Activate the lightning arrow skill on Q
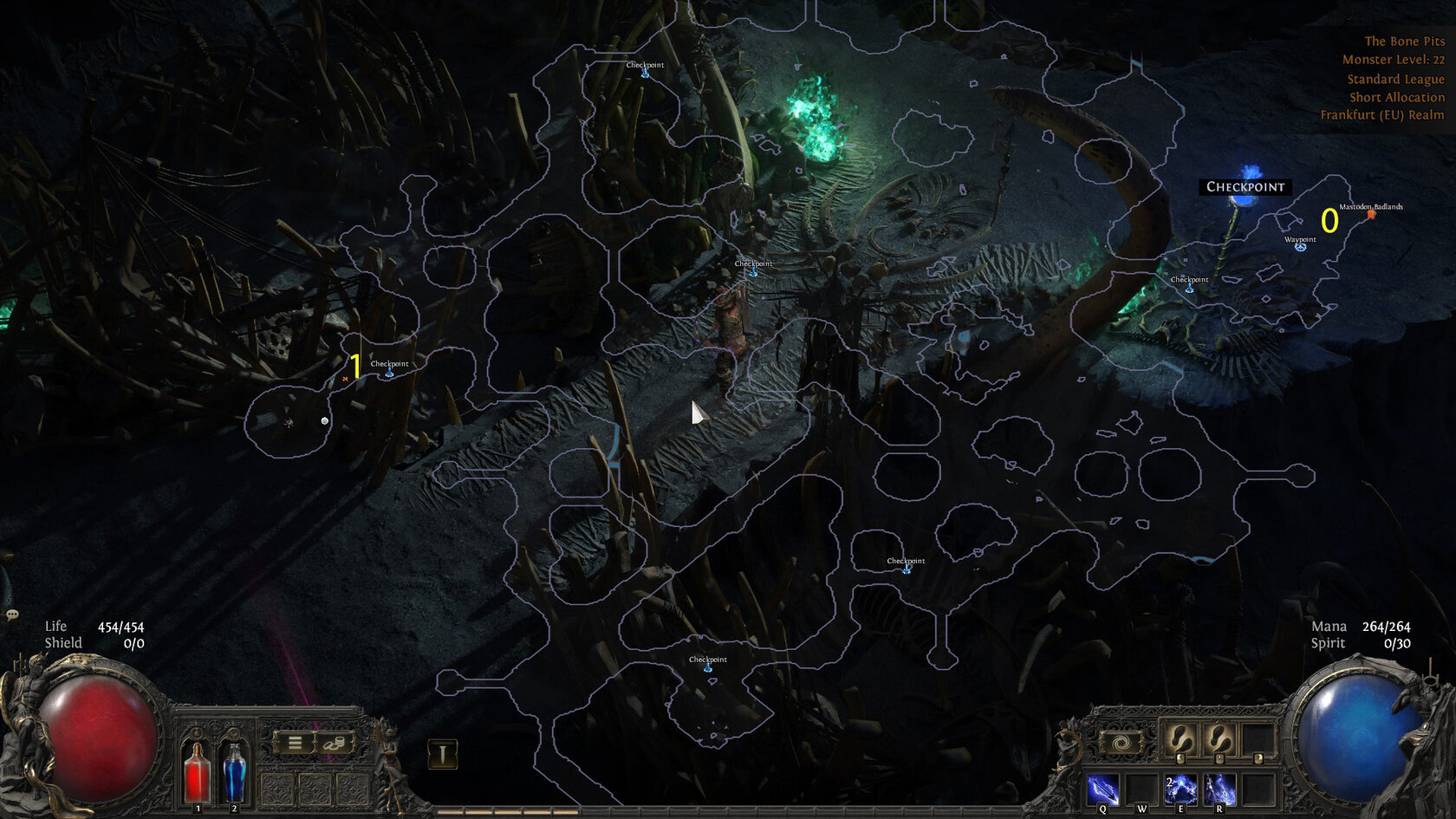 pos(1102,790)
